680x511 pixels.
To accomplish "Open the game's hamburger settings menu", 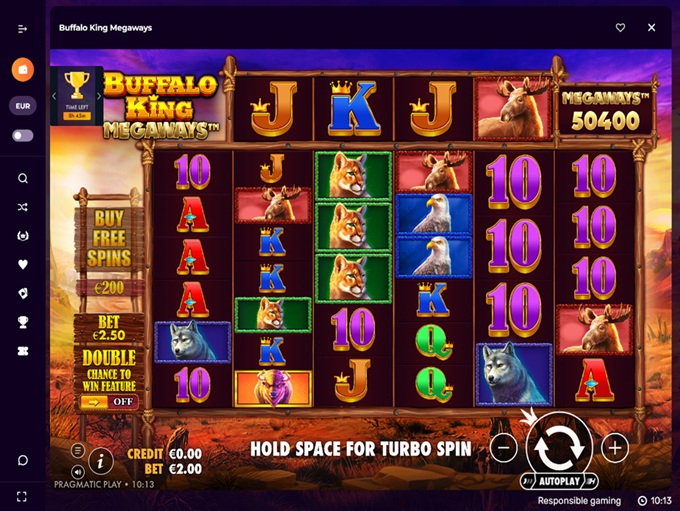I will click(x=78, y=451).
